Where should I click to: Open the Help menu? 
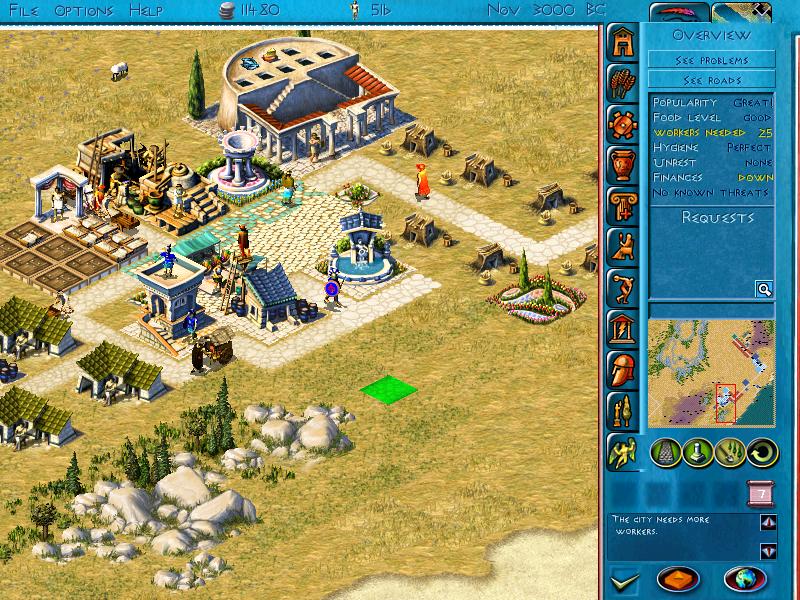148,11
